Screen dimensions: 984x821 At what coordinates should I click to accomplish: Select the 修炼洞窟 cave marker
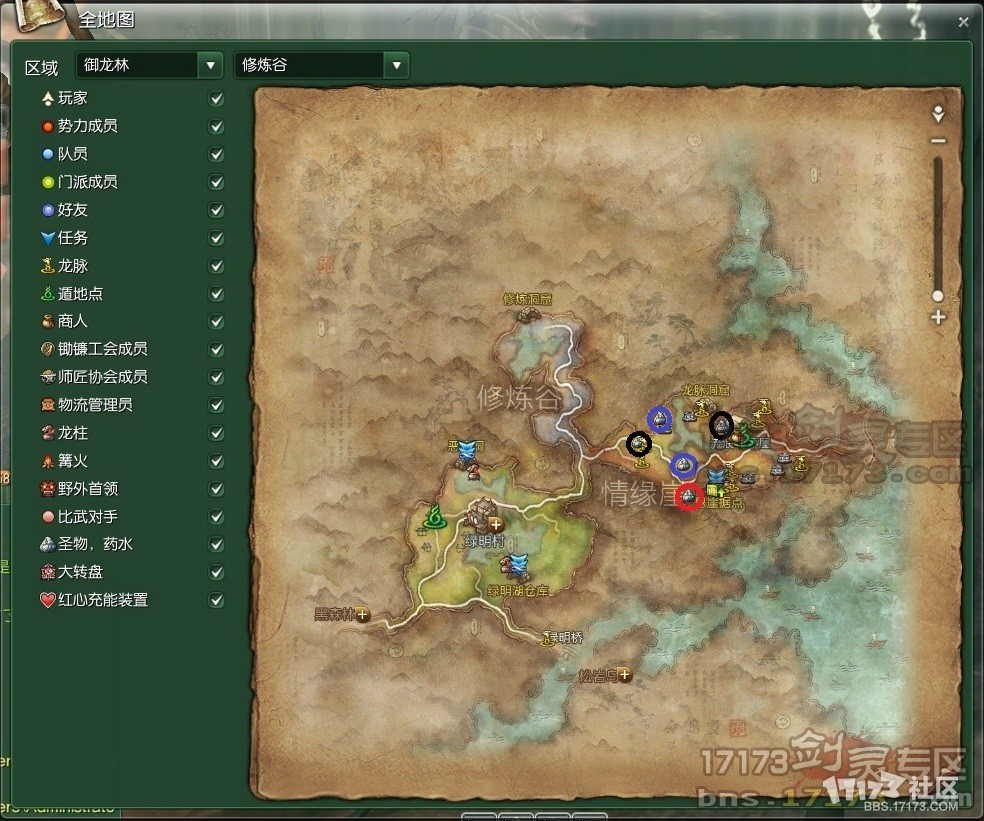pyautogui.click(x=527, y=314)
